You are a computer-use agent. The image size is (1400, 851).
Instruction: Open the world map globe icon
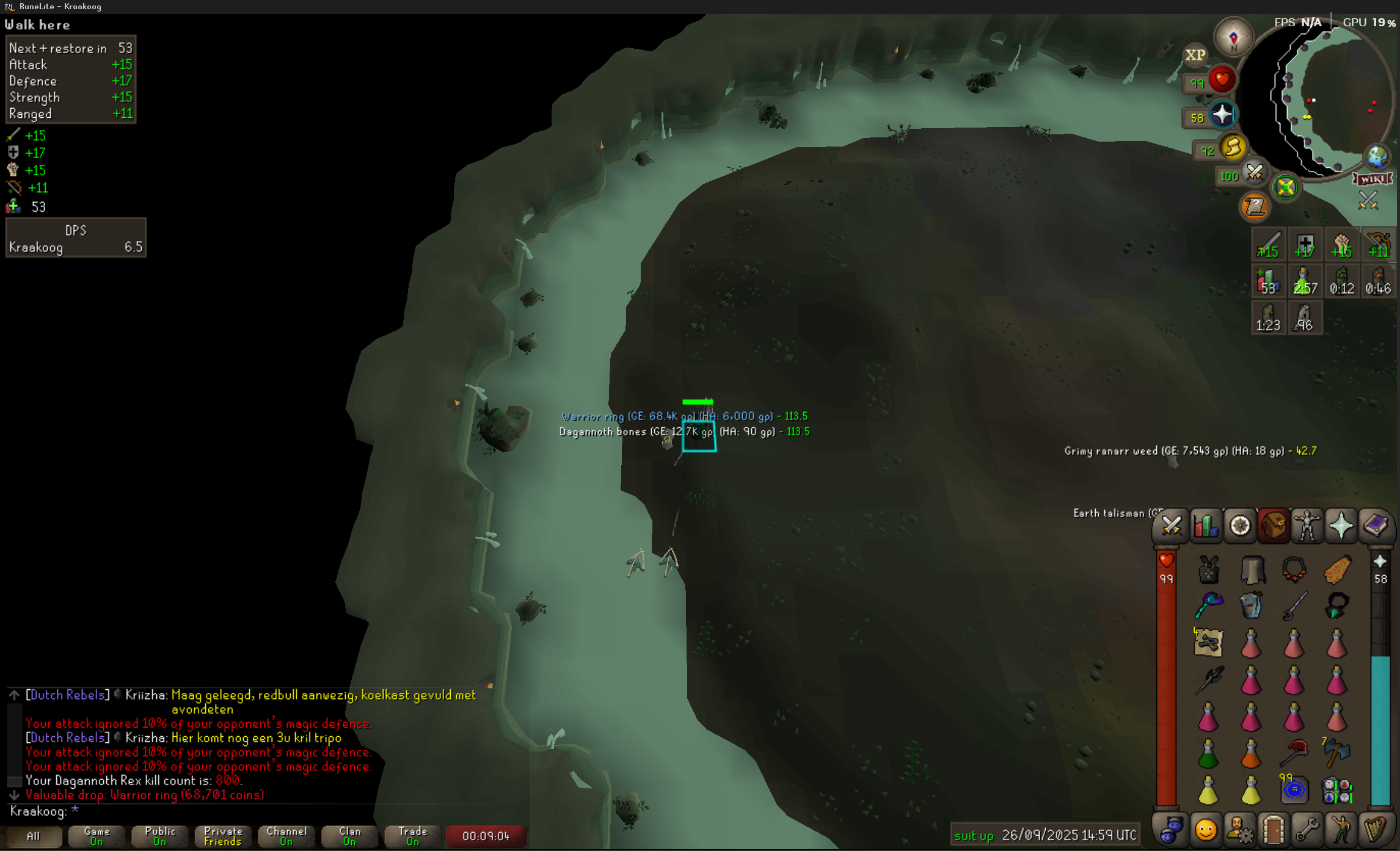[1377, 157]
